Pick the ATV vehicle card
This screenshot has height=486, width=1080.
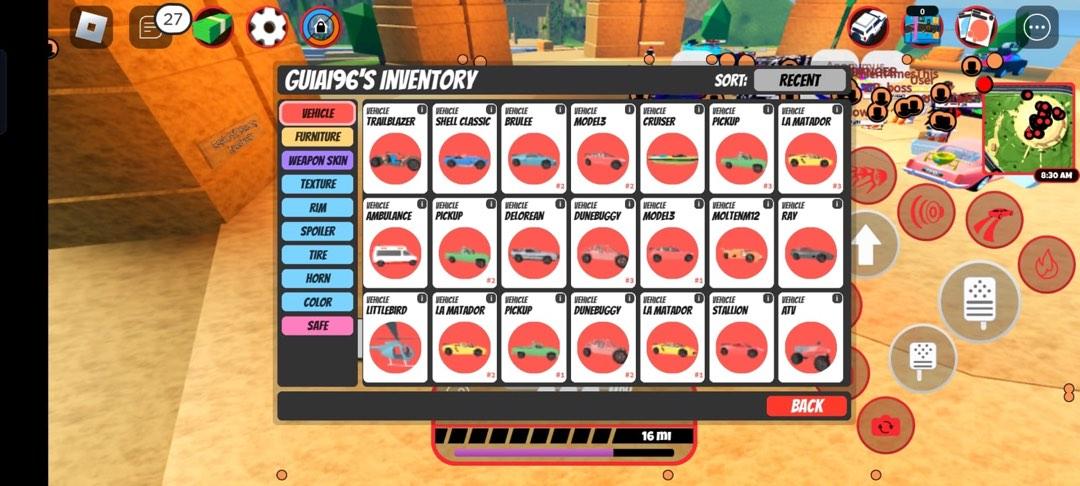pos(810,338)
